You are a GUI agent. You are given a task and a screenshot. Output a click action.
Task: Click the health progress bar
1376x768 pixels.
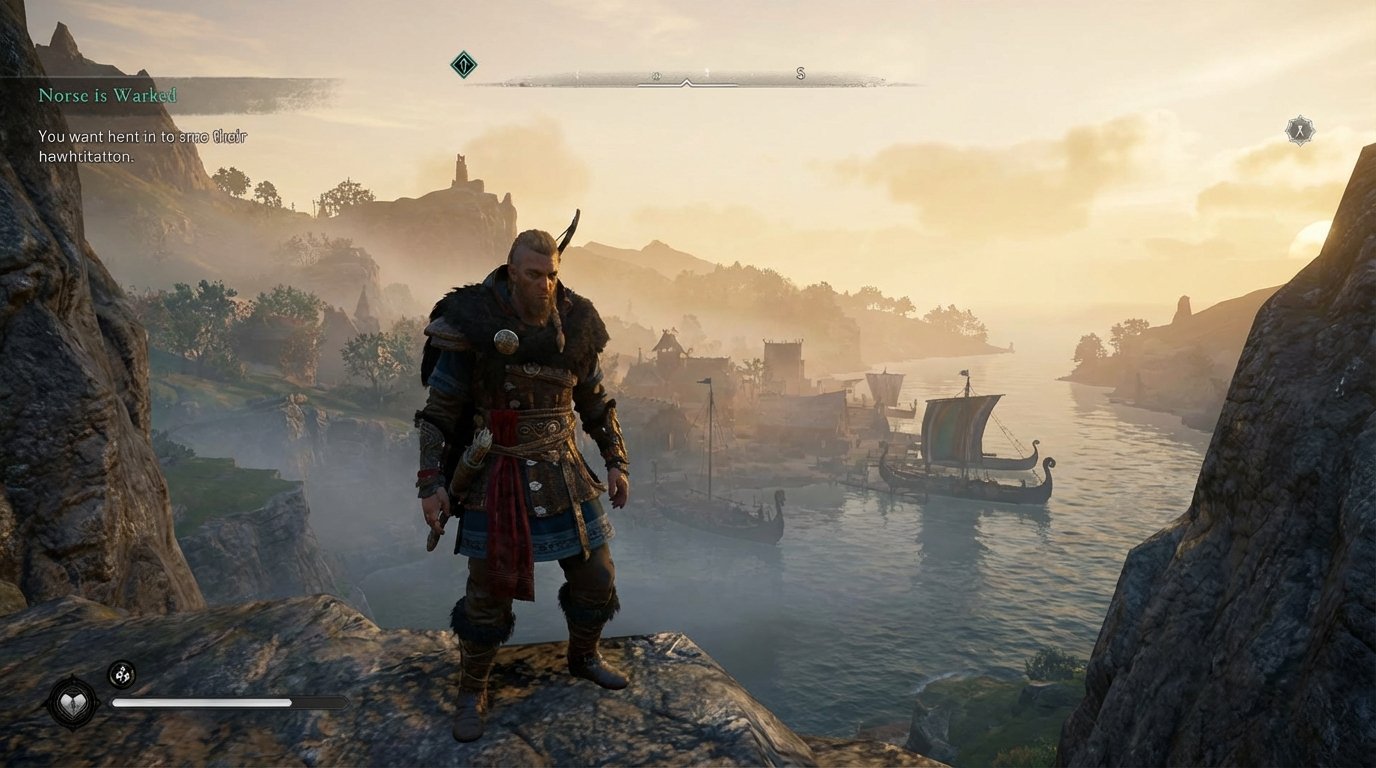tap(200, 702)
